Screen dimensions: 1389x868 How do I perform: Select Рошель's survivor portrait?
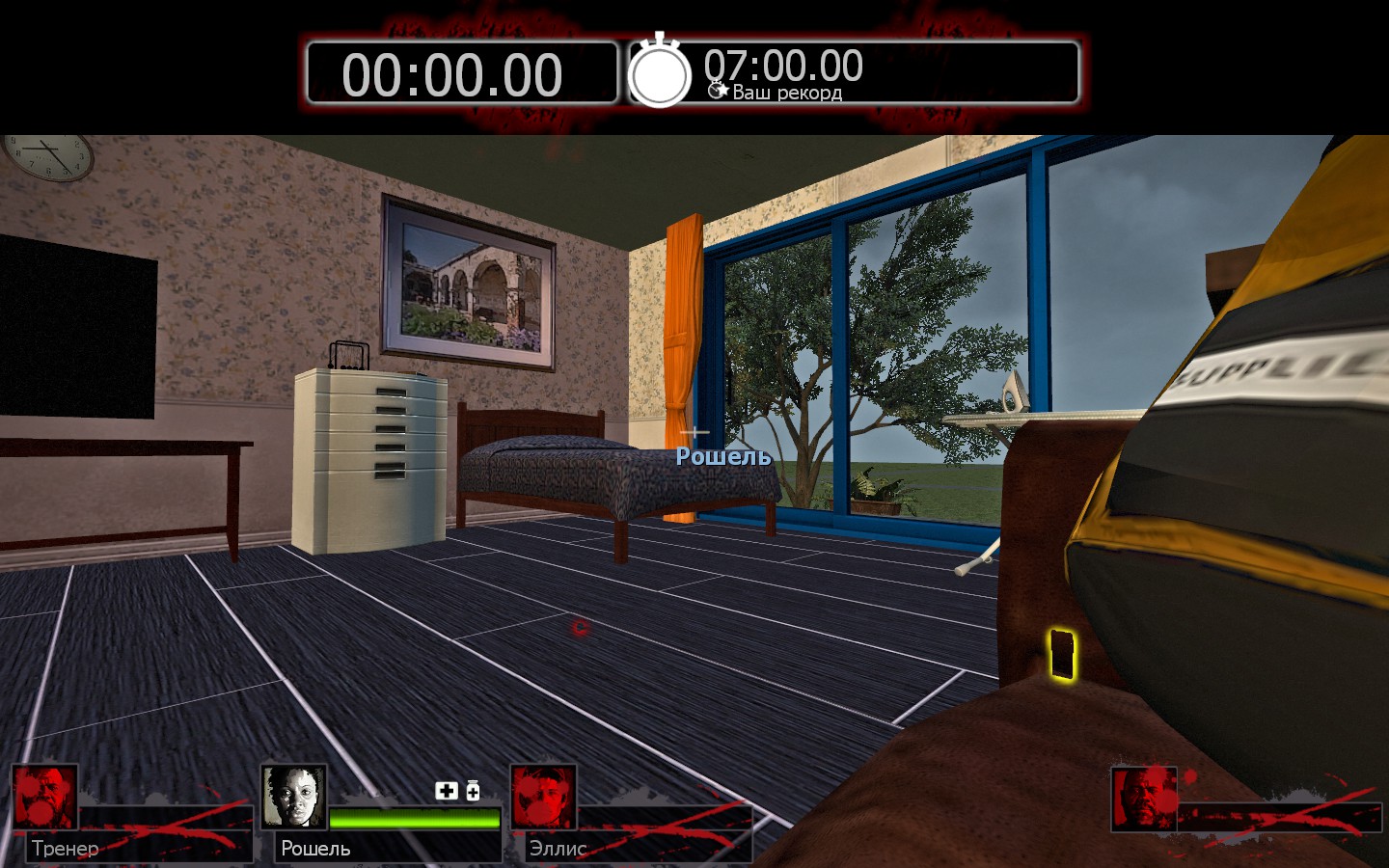293,798
